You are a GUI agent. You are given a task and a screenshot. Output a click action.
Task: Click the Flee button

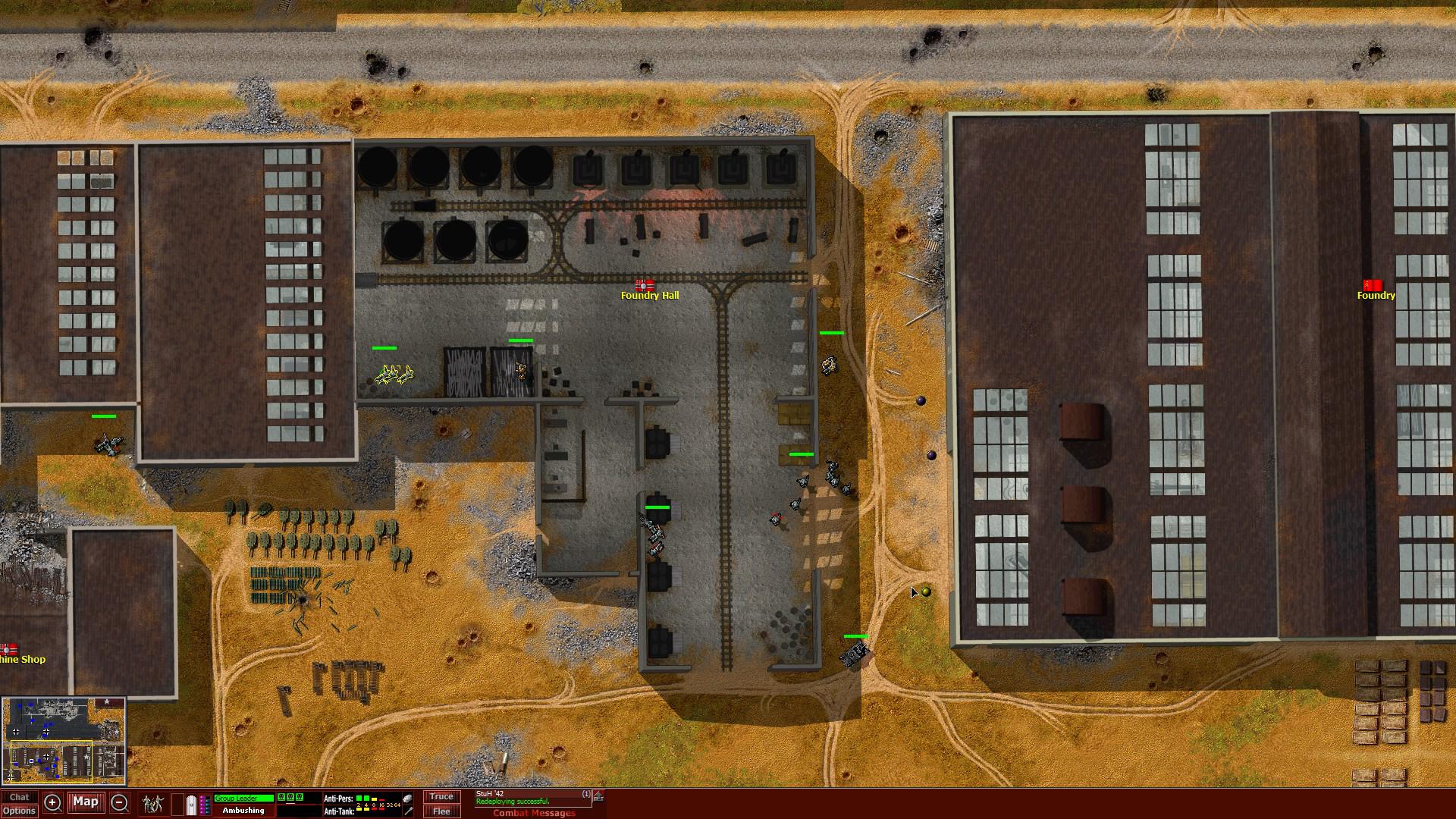pyautogui.click(x=441, y=811)
